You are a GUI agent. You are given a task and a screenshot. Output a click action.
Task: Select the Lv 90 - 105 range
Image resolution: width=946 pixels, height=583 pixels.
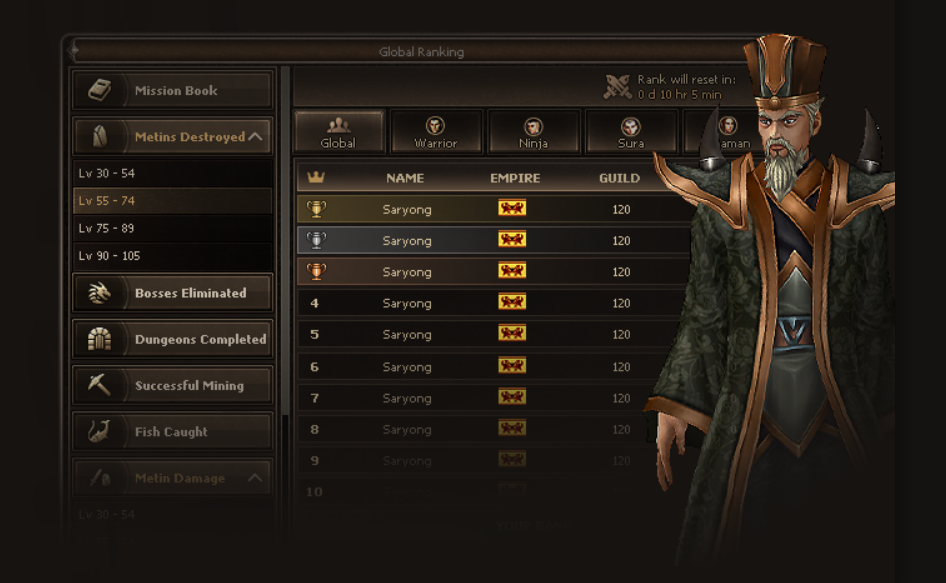[x=172, y=256]
